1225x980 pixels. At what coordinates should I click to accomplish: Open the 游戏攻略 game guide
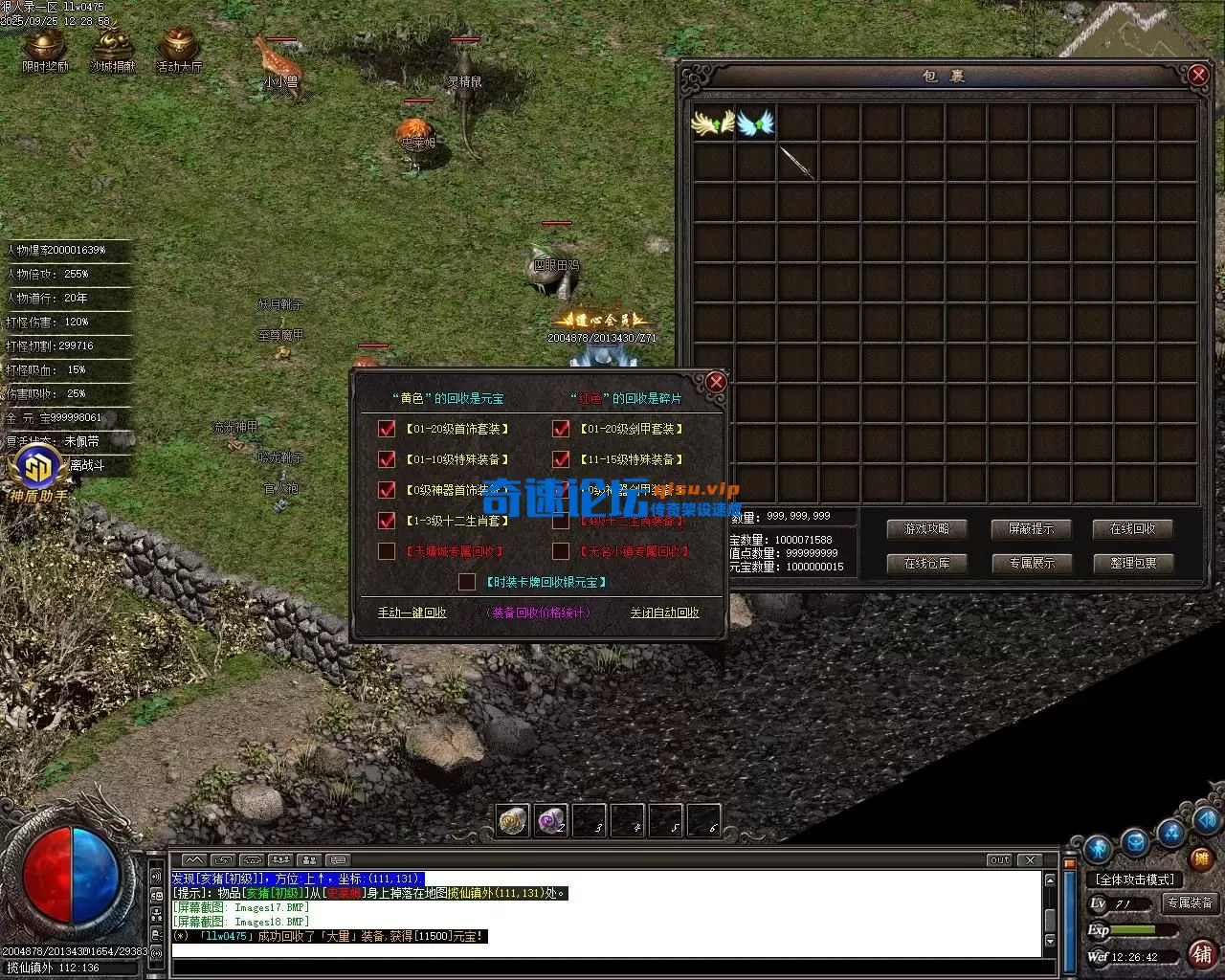click(x=926, y=528)
